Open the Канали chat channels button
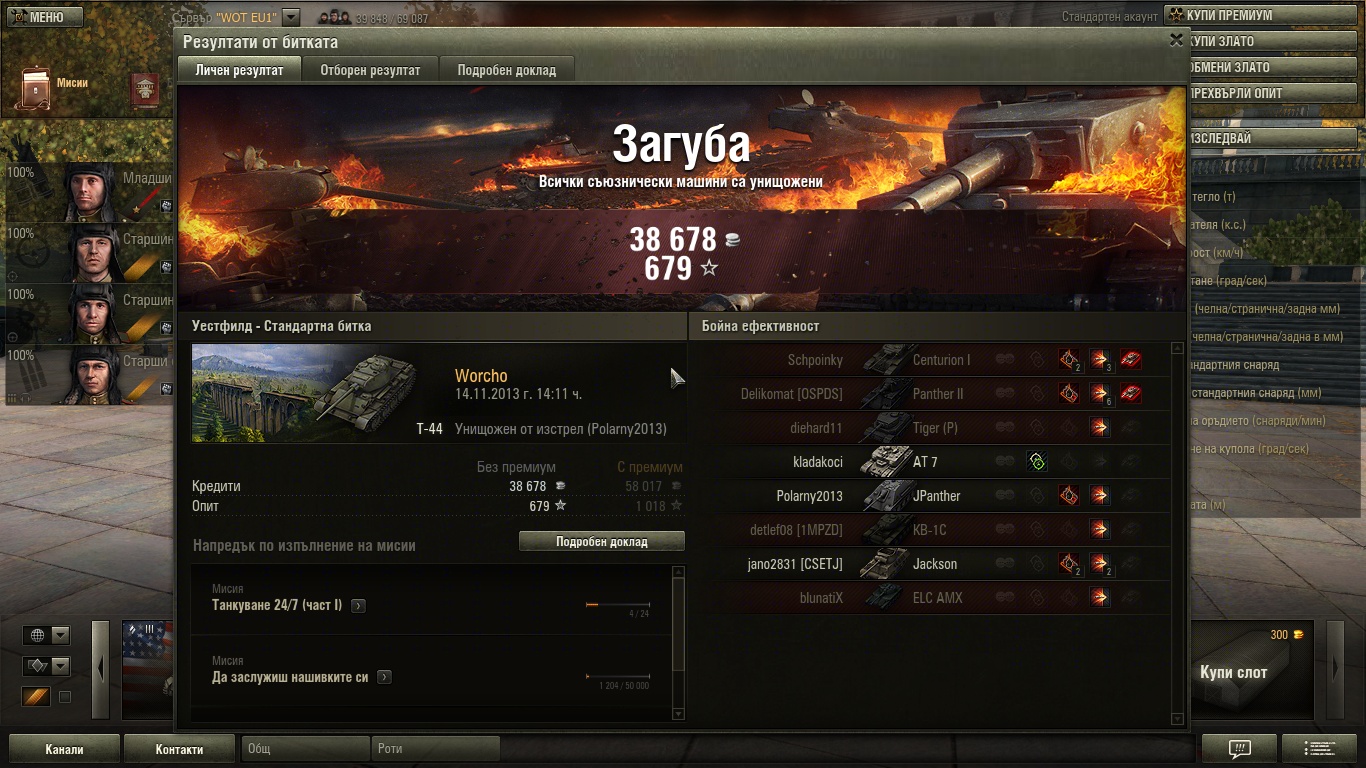This screenshot has height=768, width=1366. (64, 749)
